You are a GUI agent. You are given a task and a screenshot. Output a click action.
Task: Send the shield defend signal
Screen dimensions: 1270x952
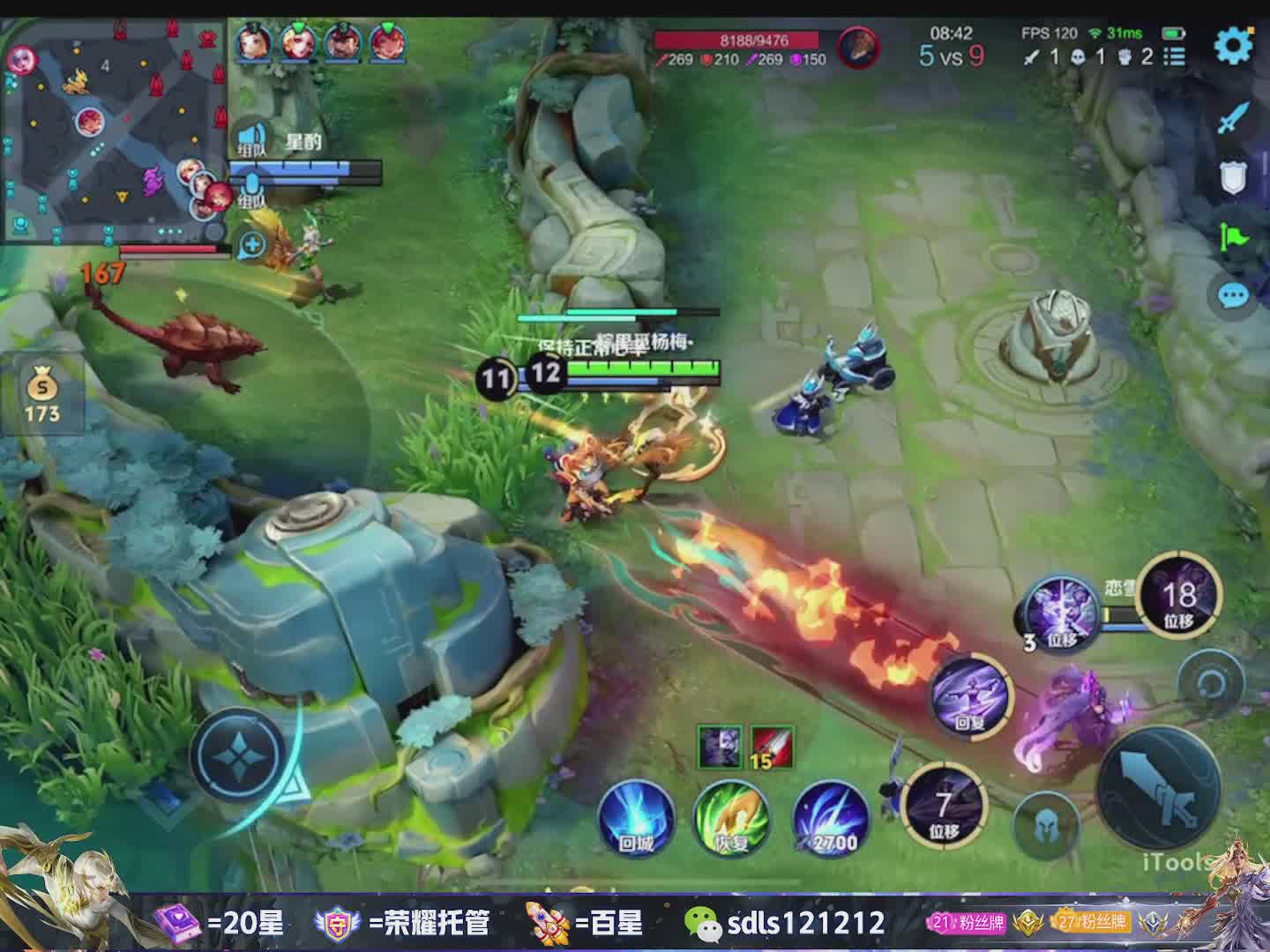click(1234, 178)
